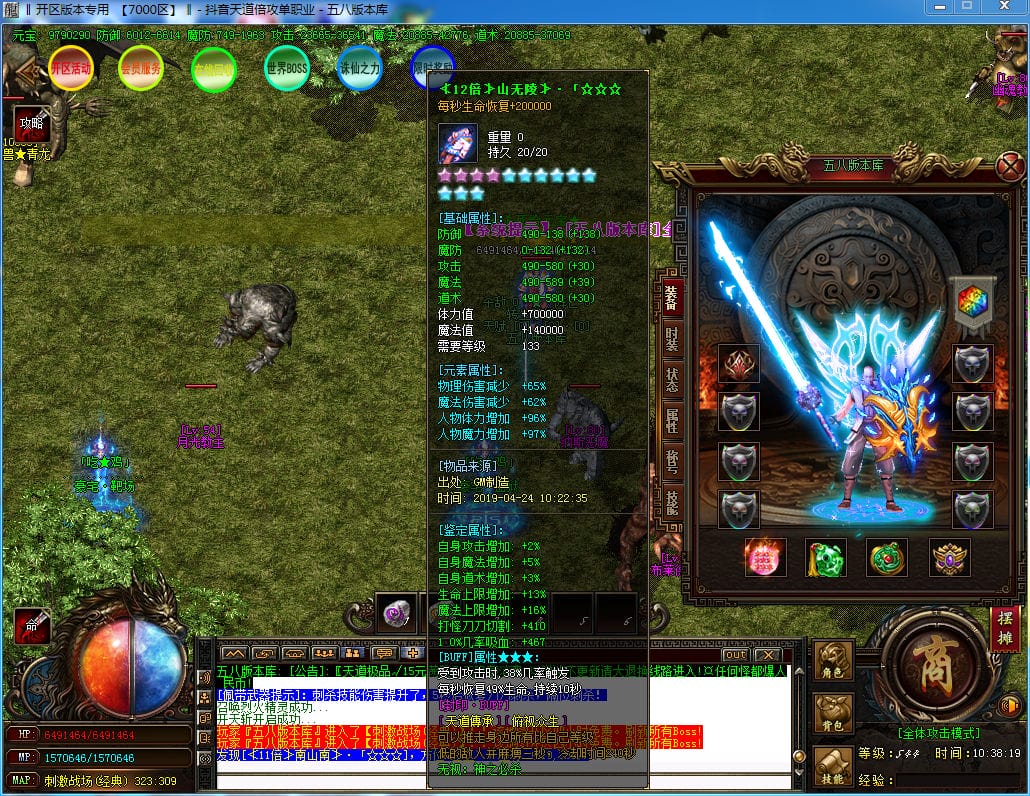
Task: Select the 诛仙之力 round button
Action: (359, 68)
